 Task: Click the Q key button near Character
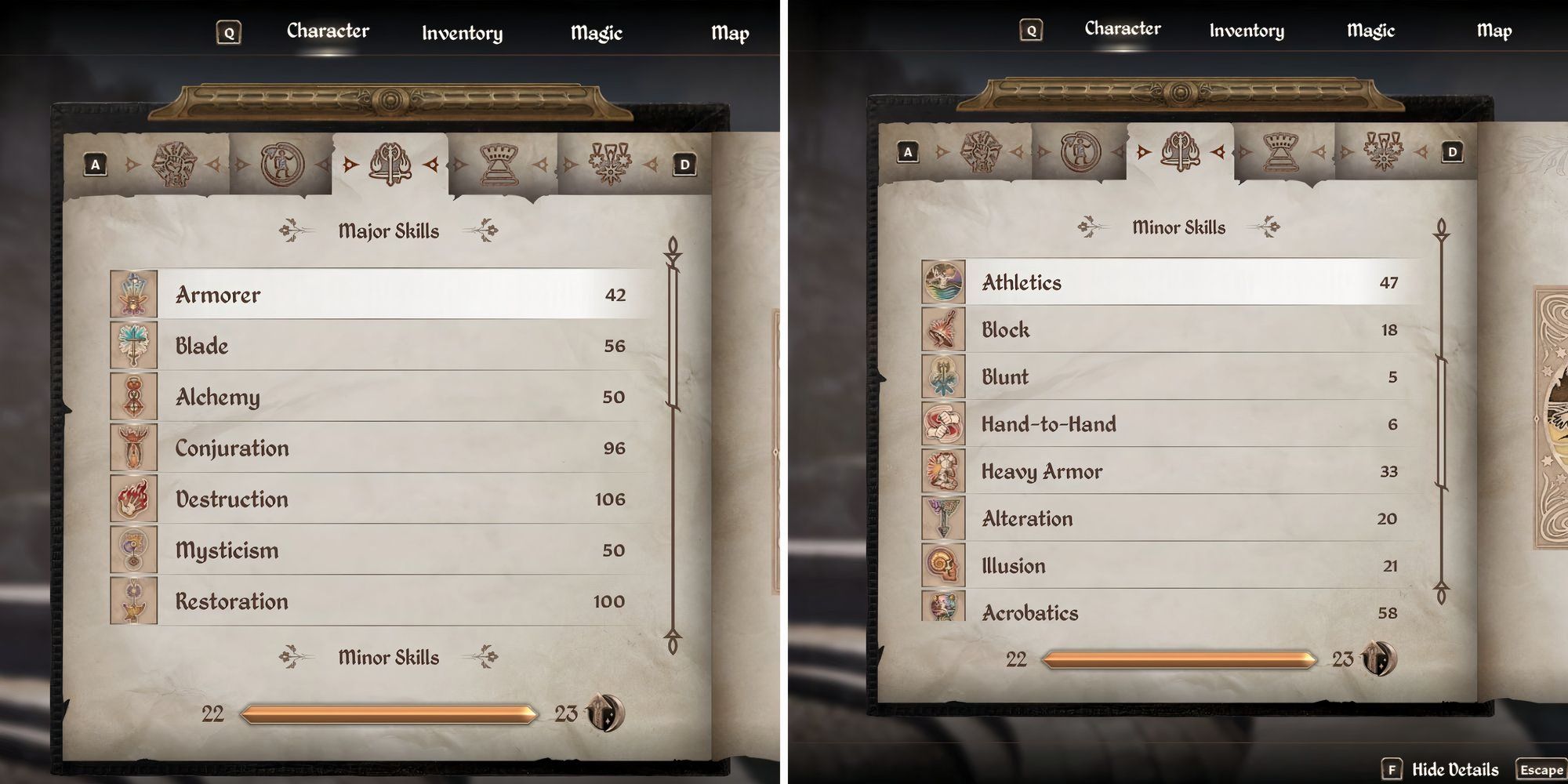tap(228, 33)
